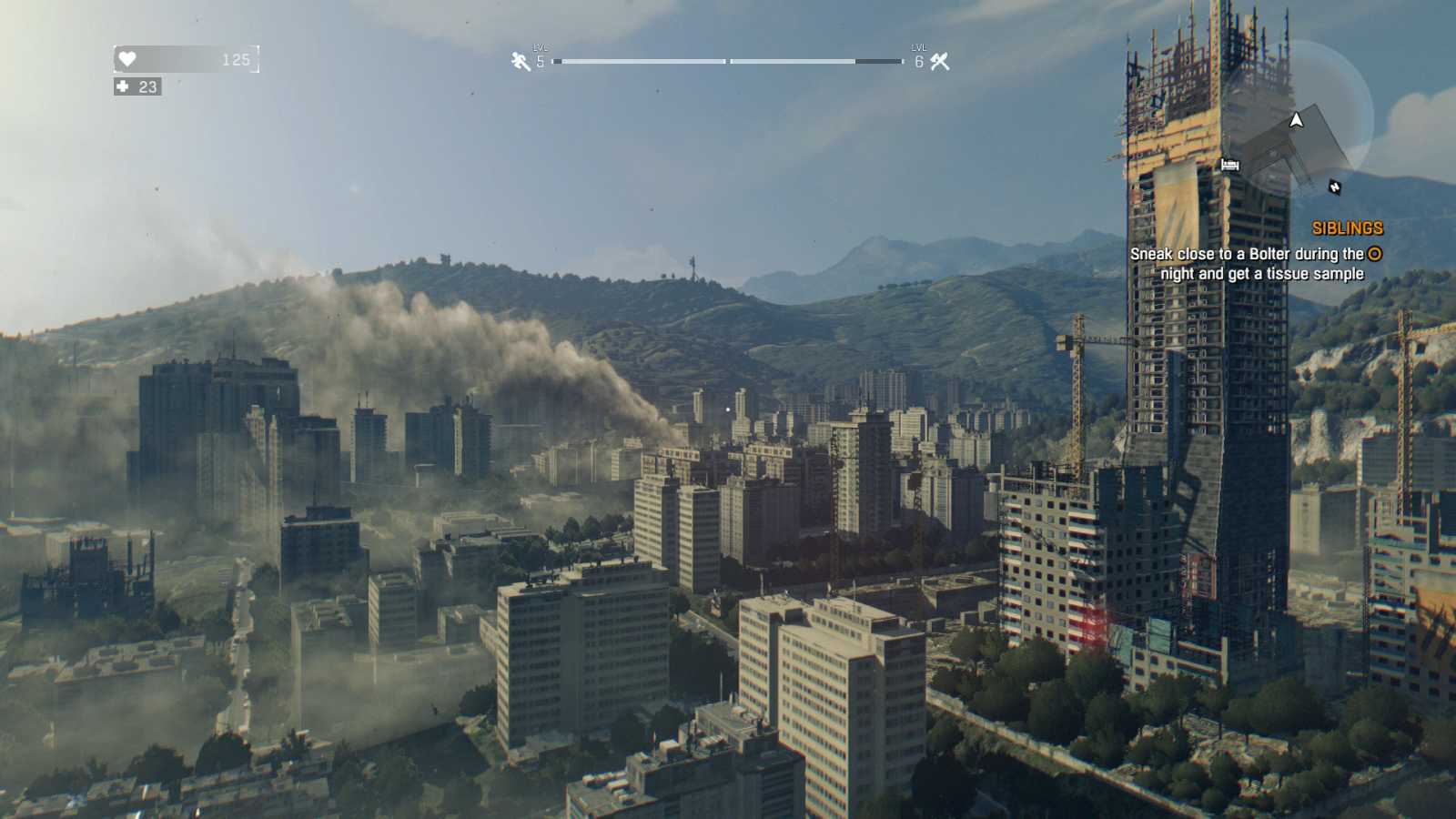The image size is (1456, 819).
Task: Select the medkit plus icon
Action: coord(123,87)
